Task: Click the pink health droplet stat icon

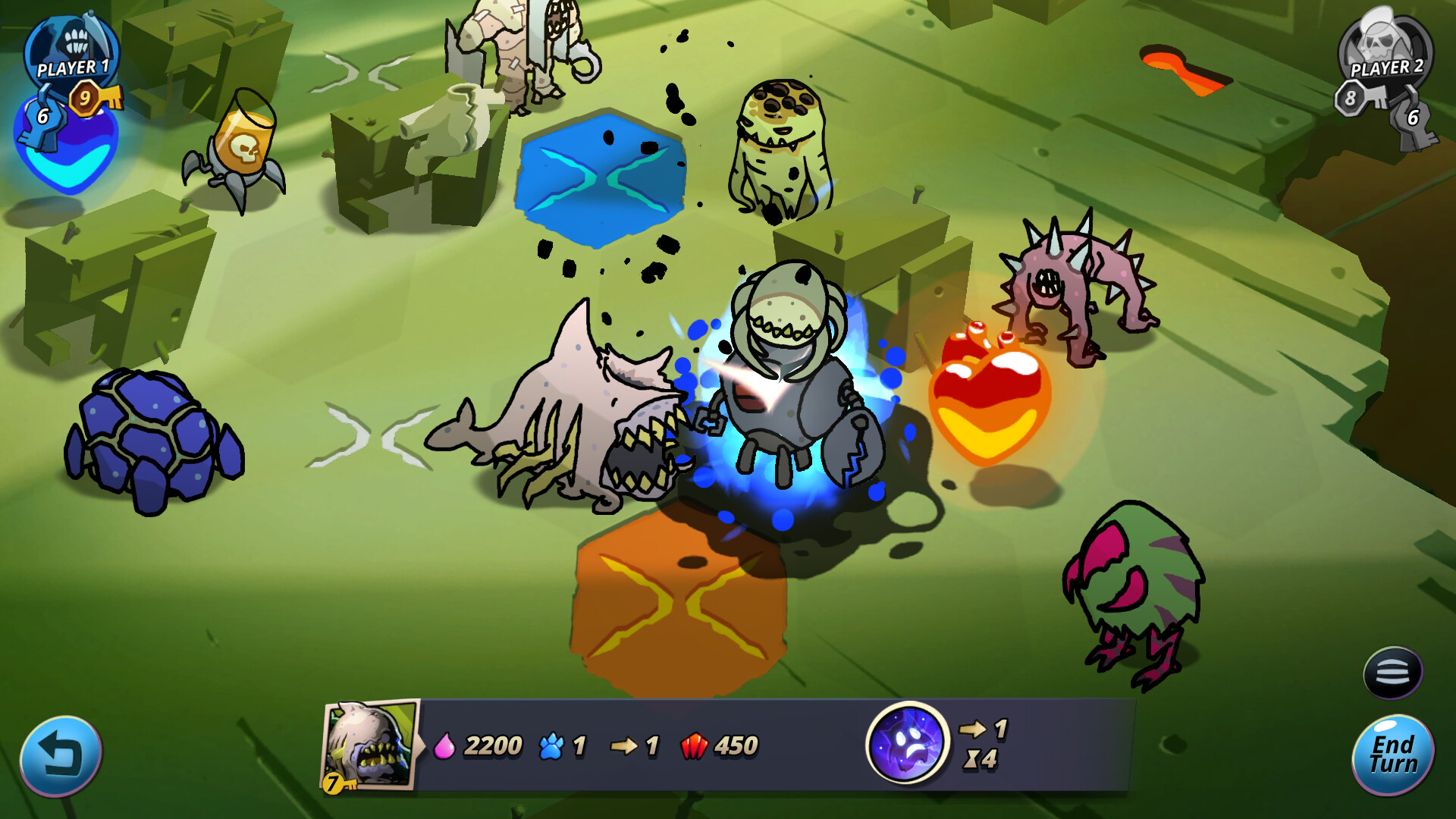Action: point(447,747)
